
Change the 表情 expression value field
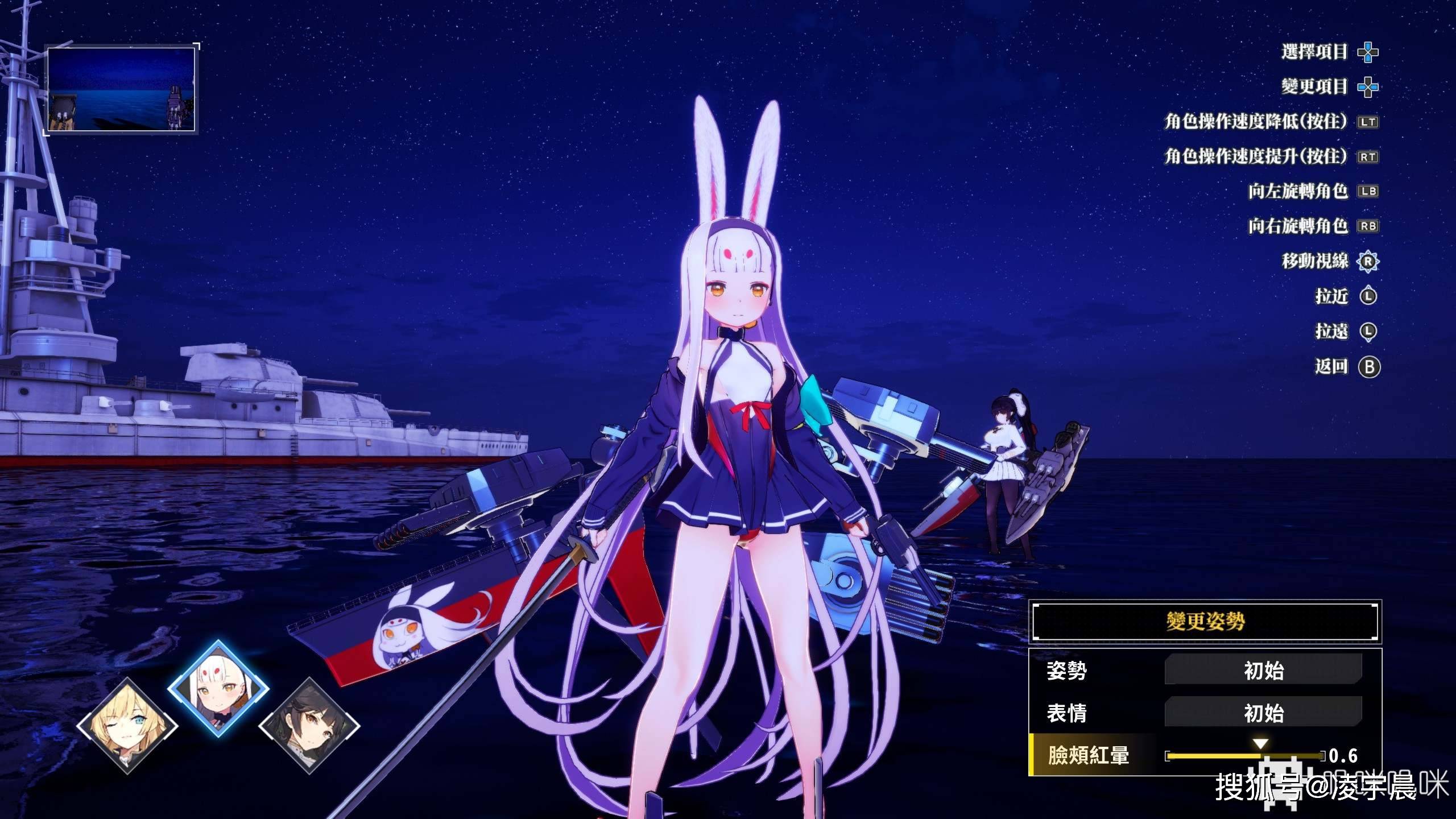[x=1263, y=713]
